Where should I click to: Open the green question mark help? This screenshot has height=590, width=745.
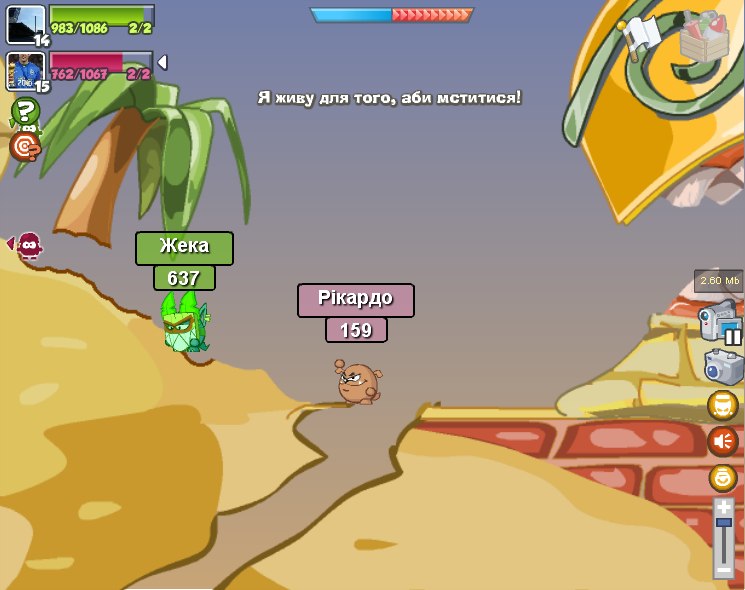pyautogui.click(x=25, y=111)
